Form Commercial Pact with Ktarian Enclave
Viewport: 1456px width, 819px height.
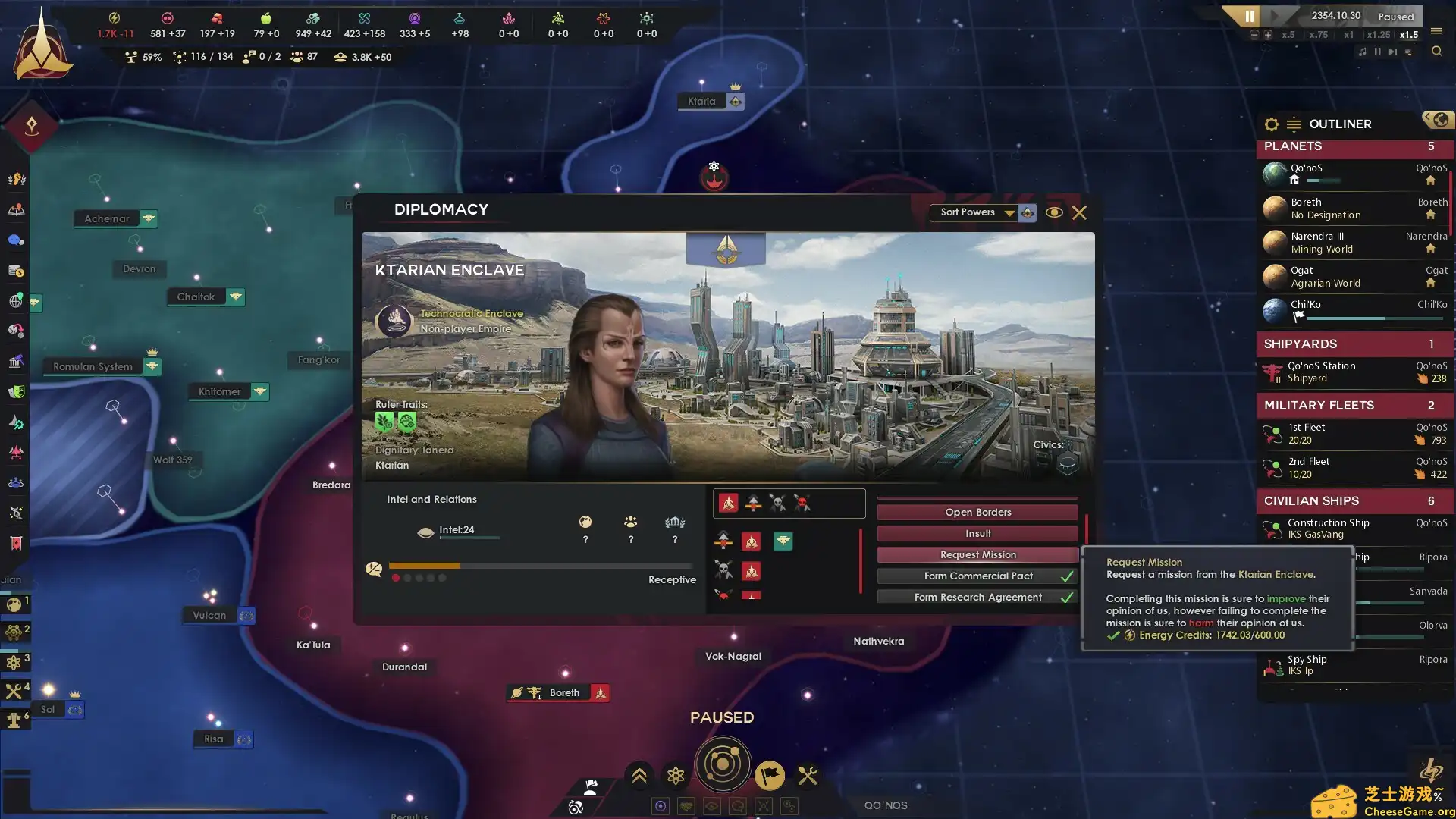coord(977,576)
